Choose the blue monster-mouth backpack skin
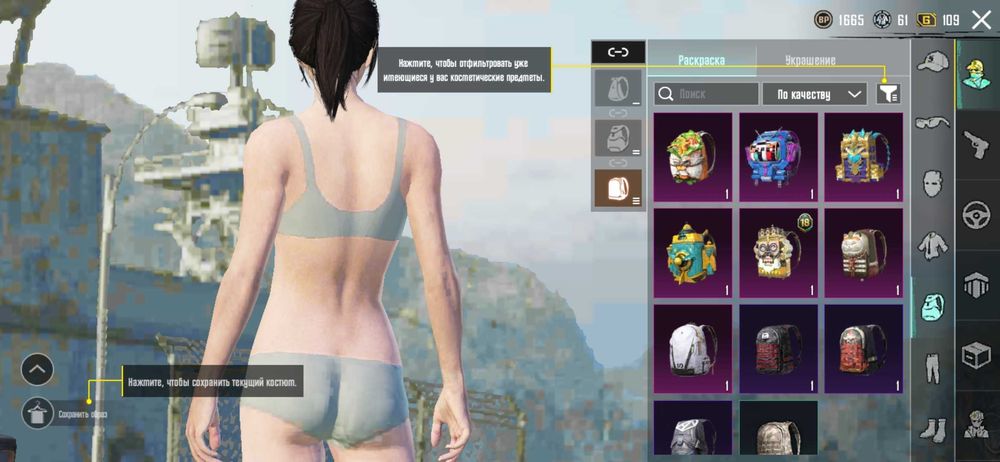Viewport: 1000px width, 462px height. (x=777, y=157)
